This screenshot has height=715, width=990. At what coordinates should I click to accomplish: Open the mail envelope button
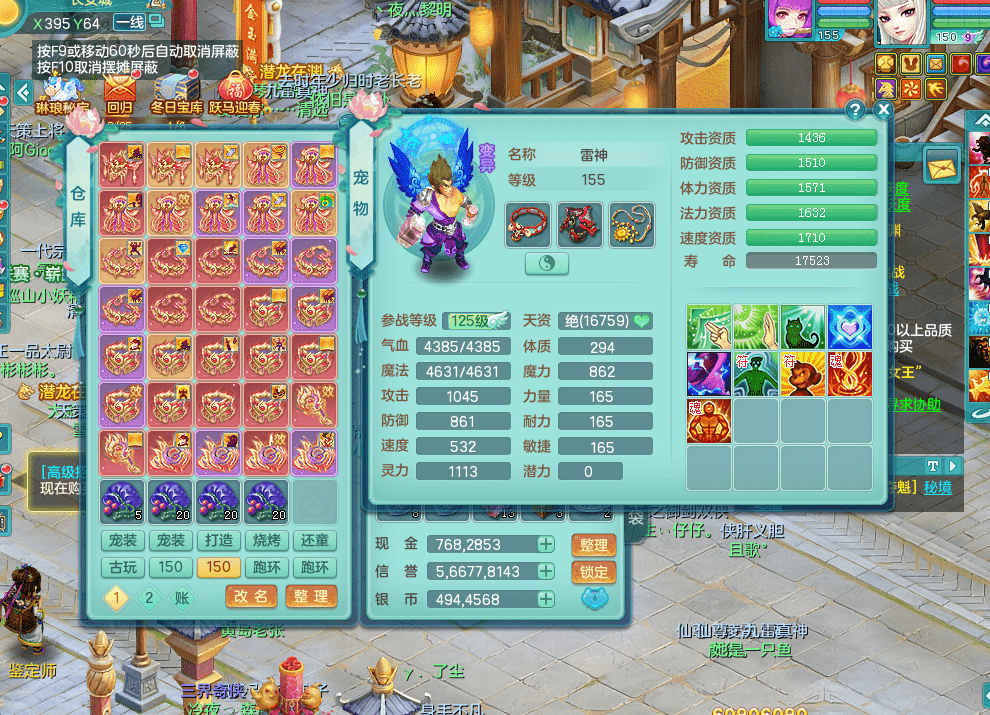942,164
